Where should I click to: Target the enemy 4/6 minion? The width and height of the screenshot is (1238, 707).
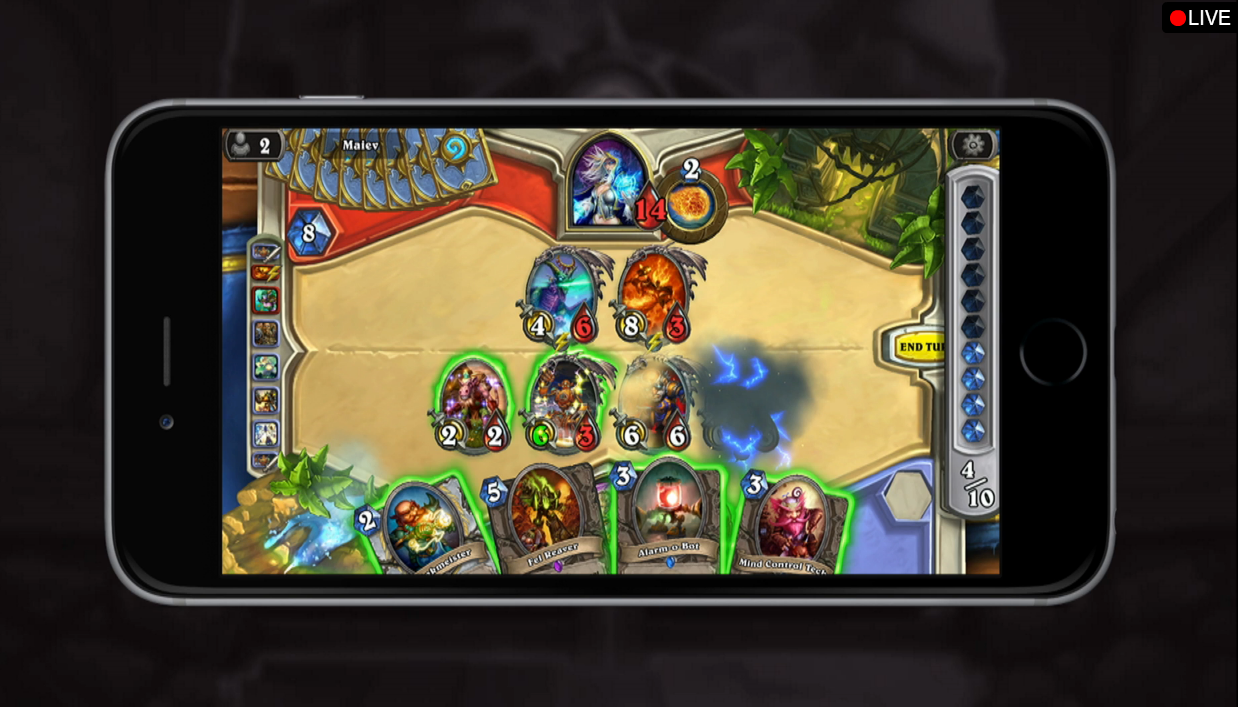click(563, 292)
